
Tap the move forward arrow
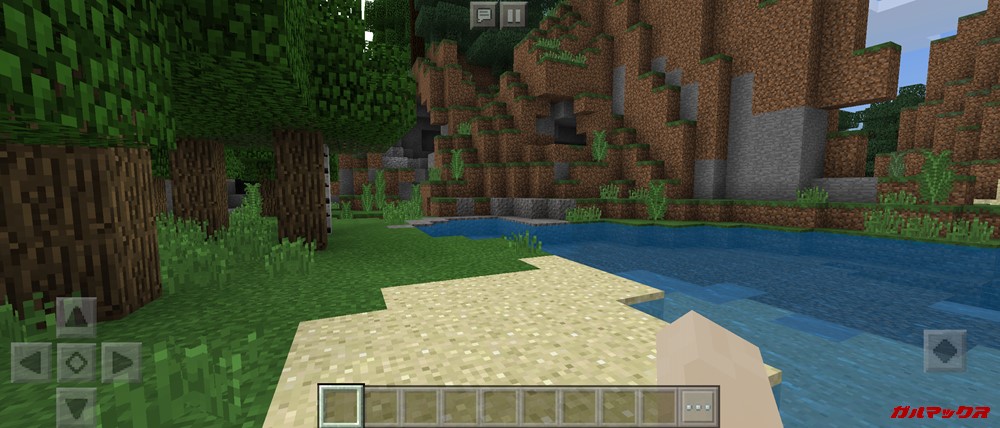[x=76, y=317]
